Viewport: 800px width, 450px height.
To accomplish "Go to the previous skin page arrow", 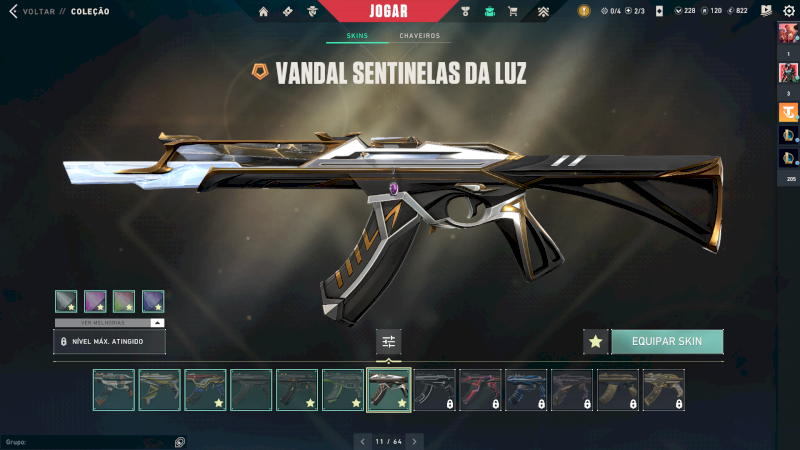I will click(363, 440).
